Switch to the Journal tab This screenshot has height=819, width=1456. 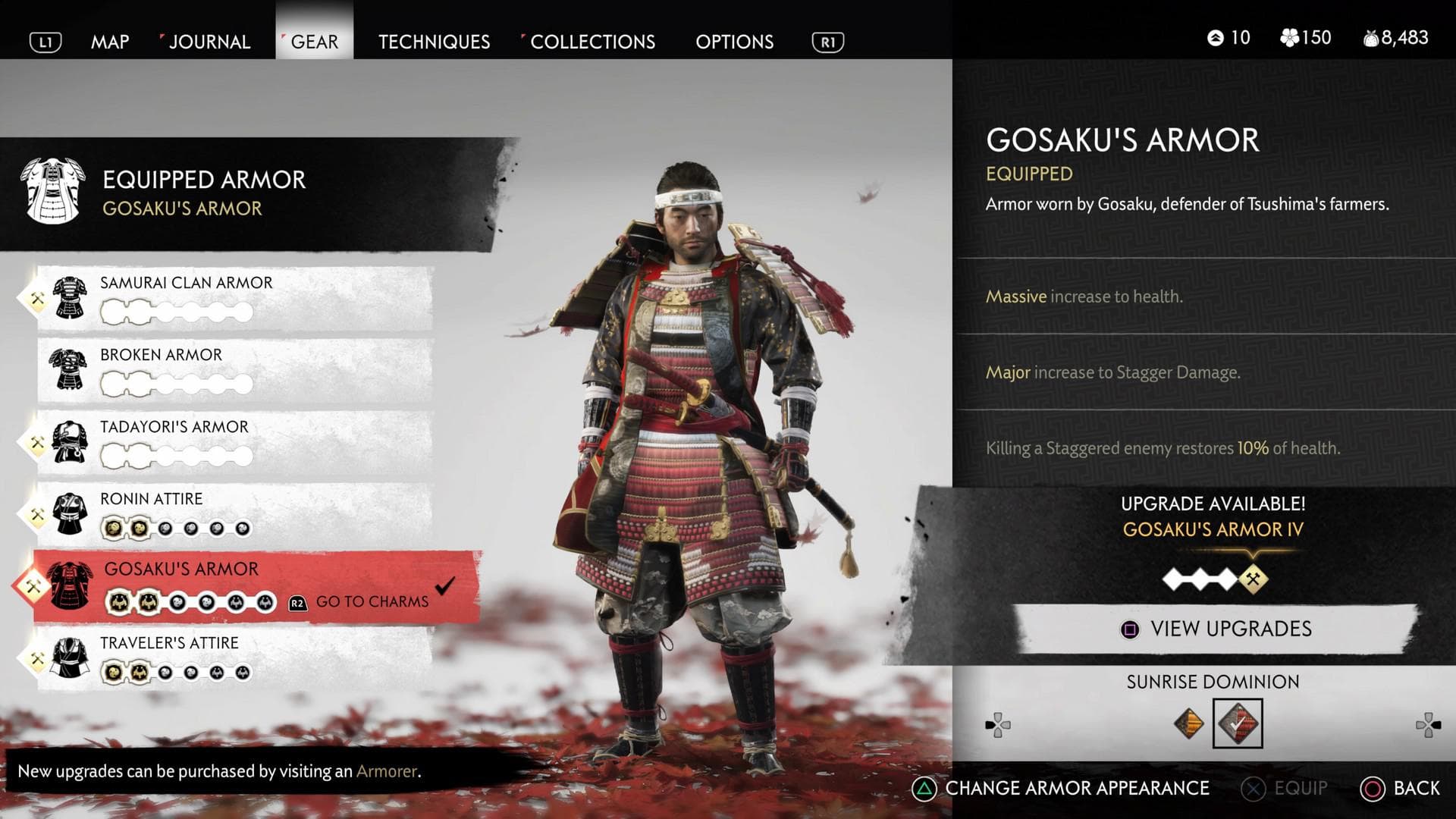[209, 42]
